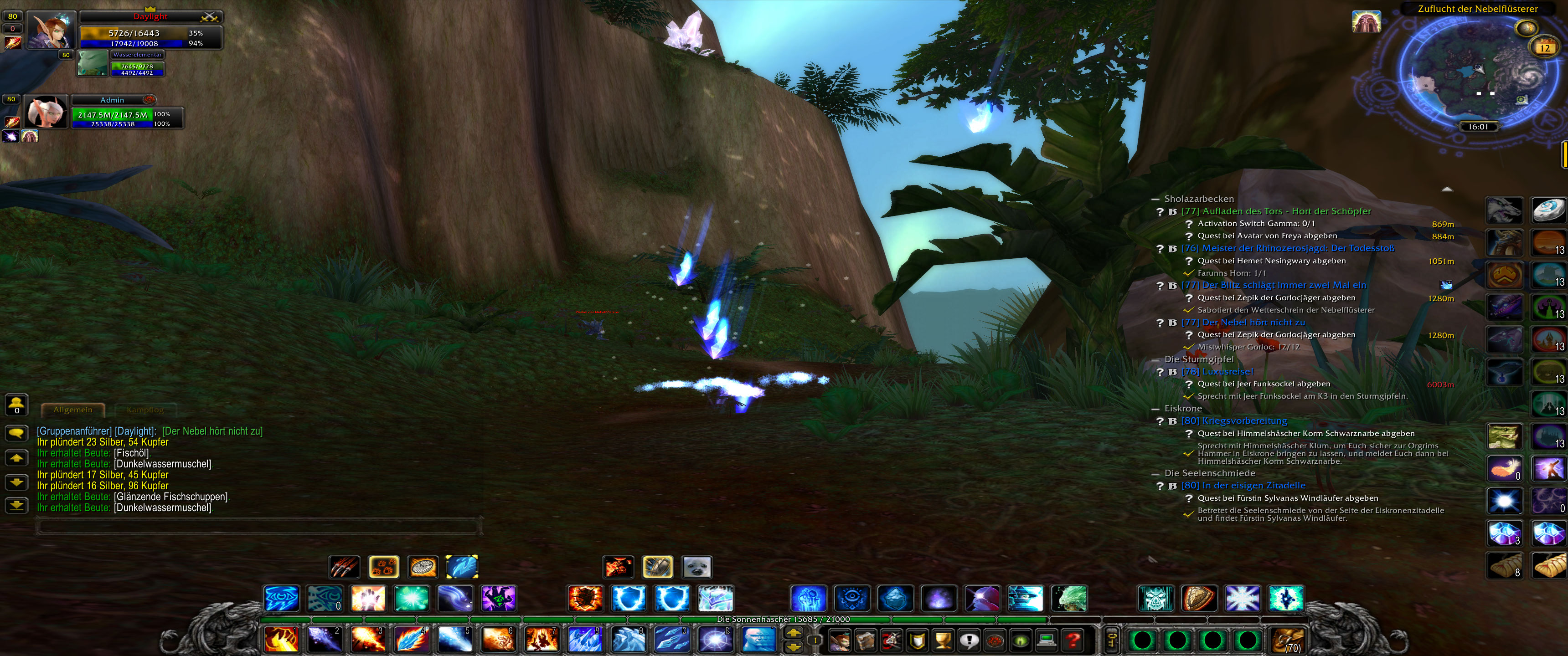1568x656 pixels.
Task: Open the quest log exclamation bubble icon
Action: click(x=970, y=641)
